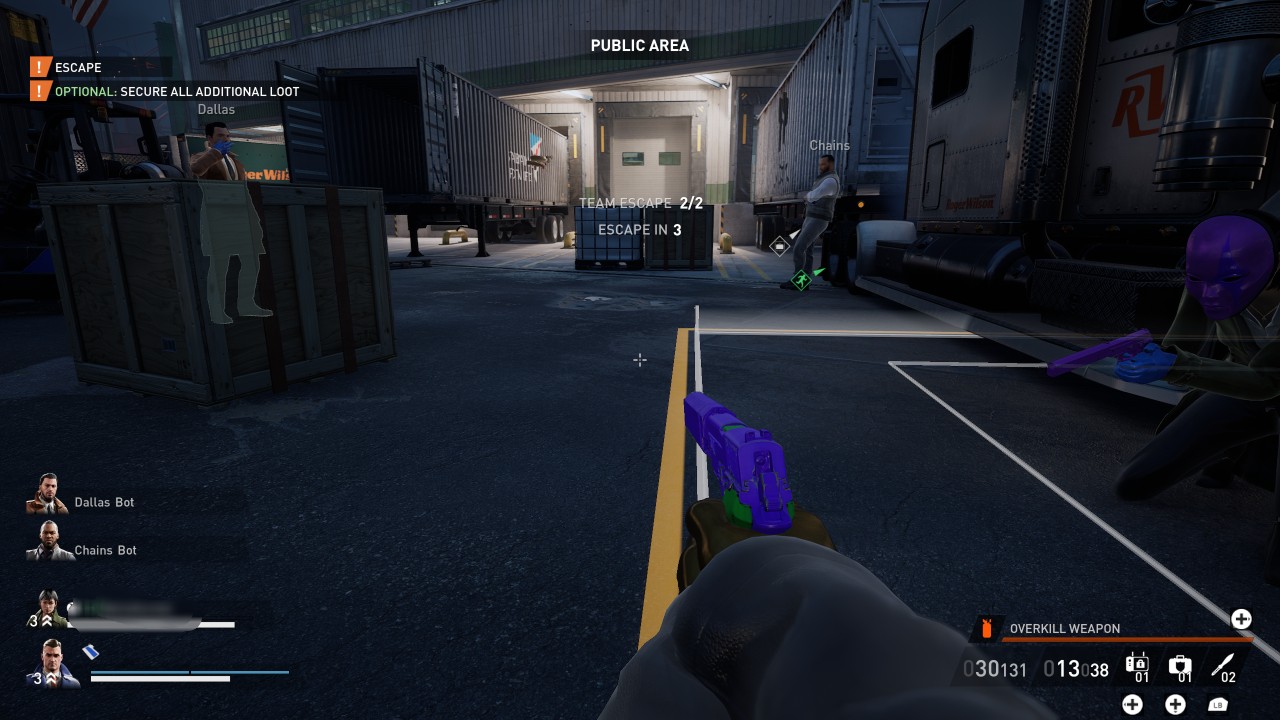Click the ESCAPE IN 3 countdown text

point(640,229)
